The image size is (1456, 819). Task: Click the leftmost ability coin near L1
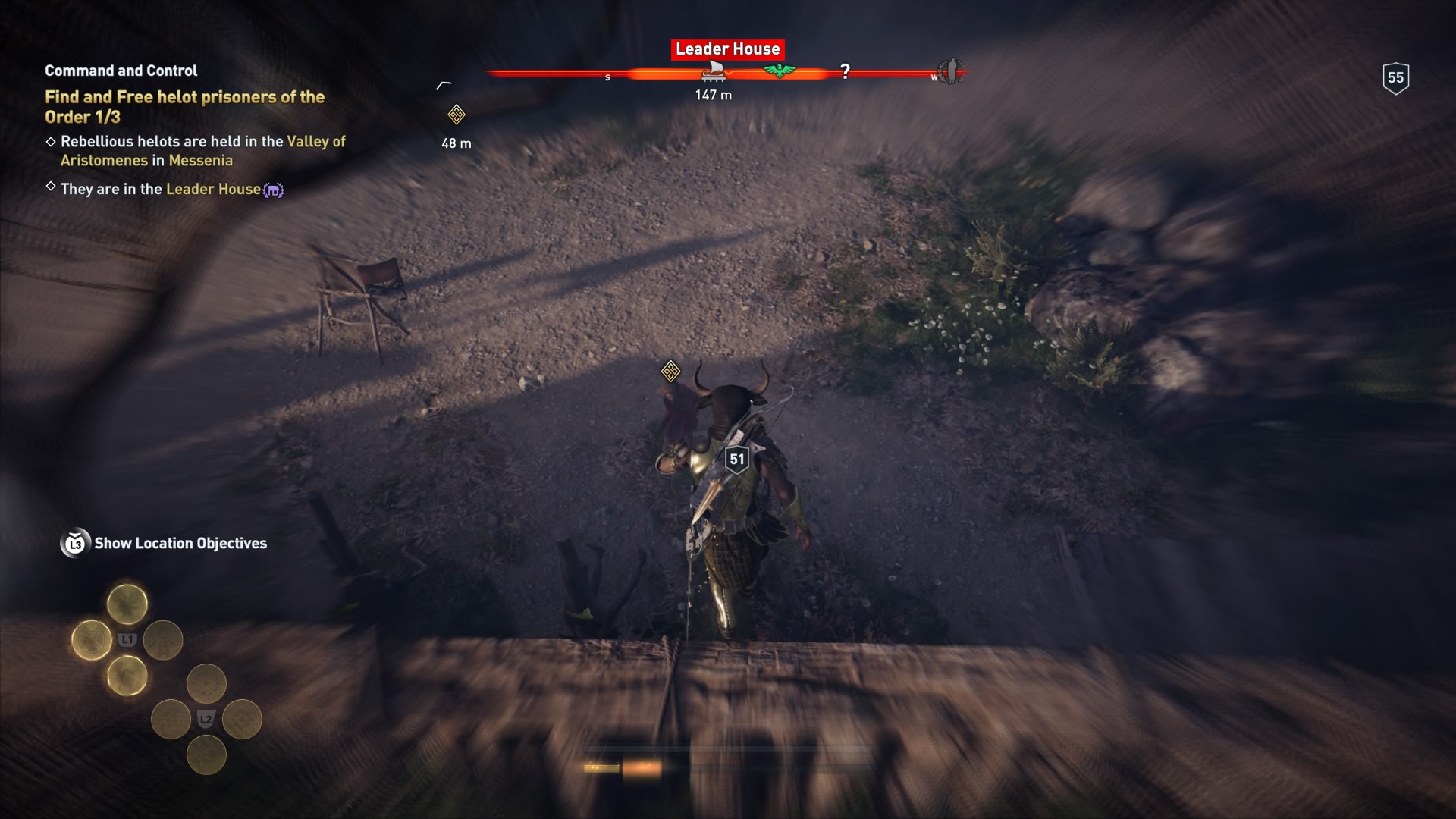[x=92, y=639]
